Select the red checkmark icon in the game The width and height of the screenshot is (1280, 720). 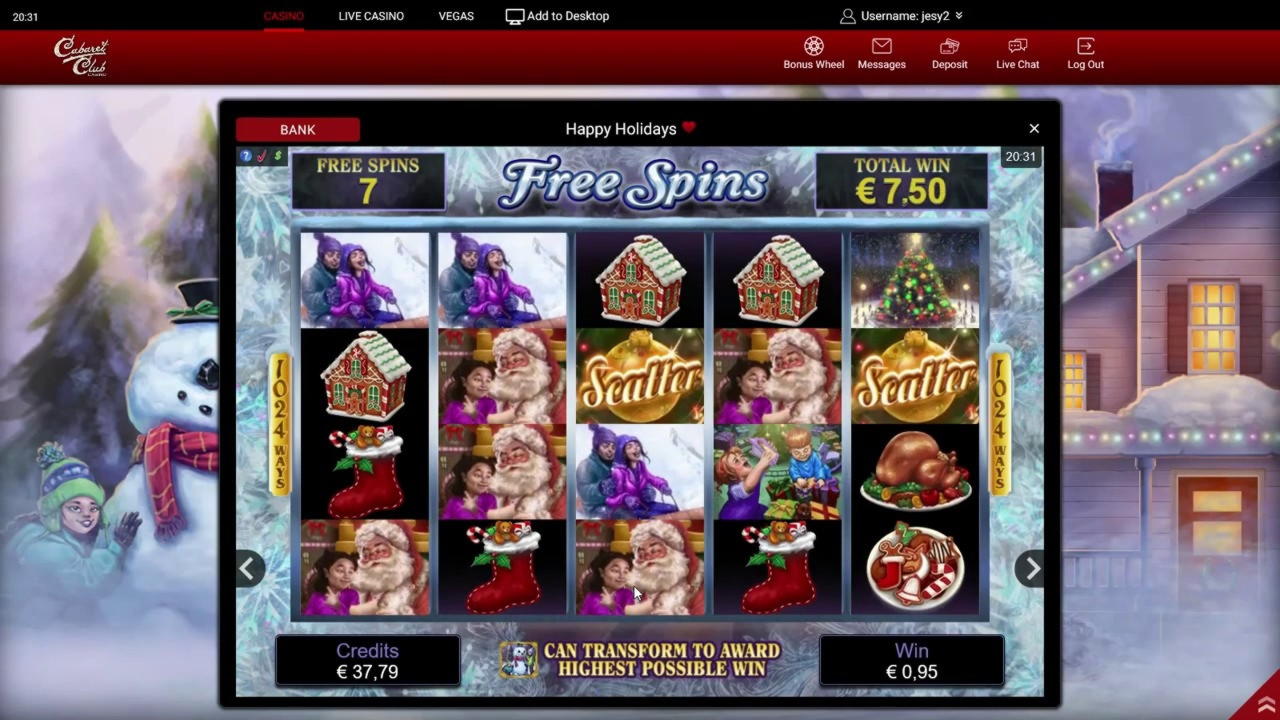(261, 156)
